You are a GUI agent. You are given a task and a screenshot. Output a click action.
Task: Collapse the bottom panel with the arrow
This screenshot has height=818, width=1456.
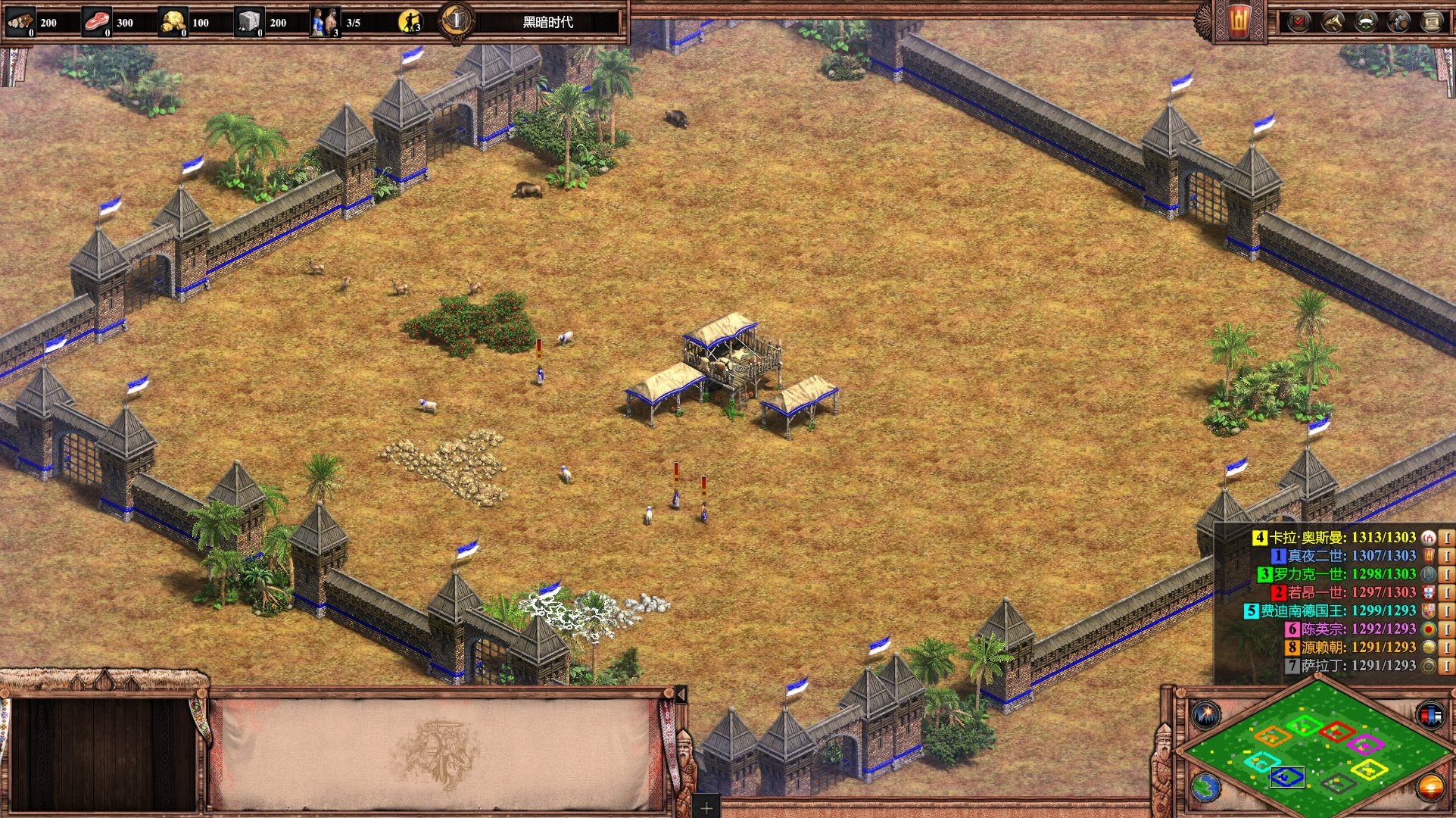(x=681, y=695)
